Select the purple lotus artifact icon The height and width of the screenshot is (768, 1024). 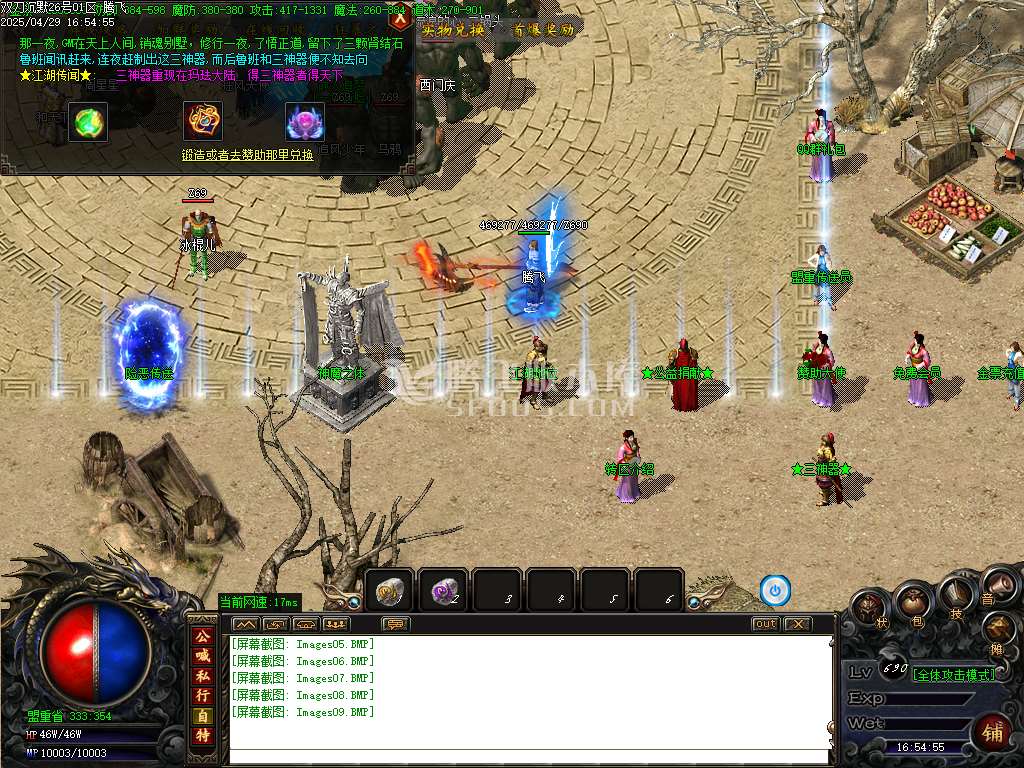tap(305, 121)
